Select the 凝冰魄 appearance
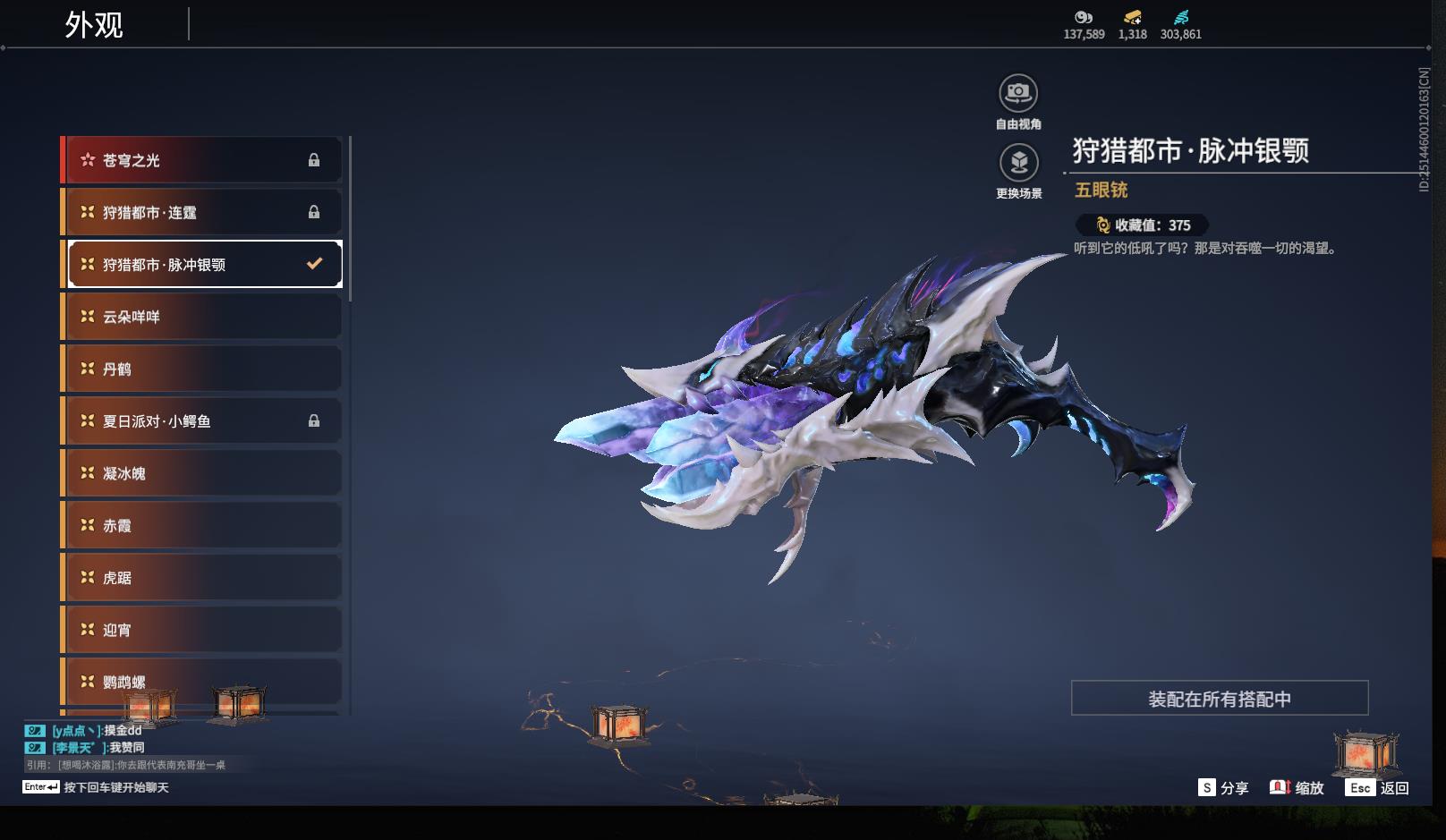This screenshot has width=1446, height=840. [x=203, y=473]
